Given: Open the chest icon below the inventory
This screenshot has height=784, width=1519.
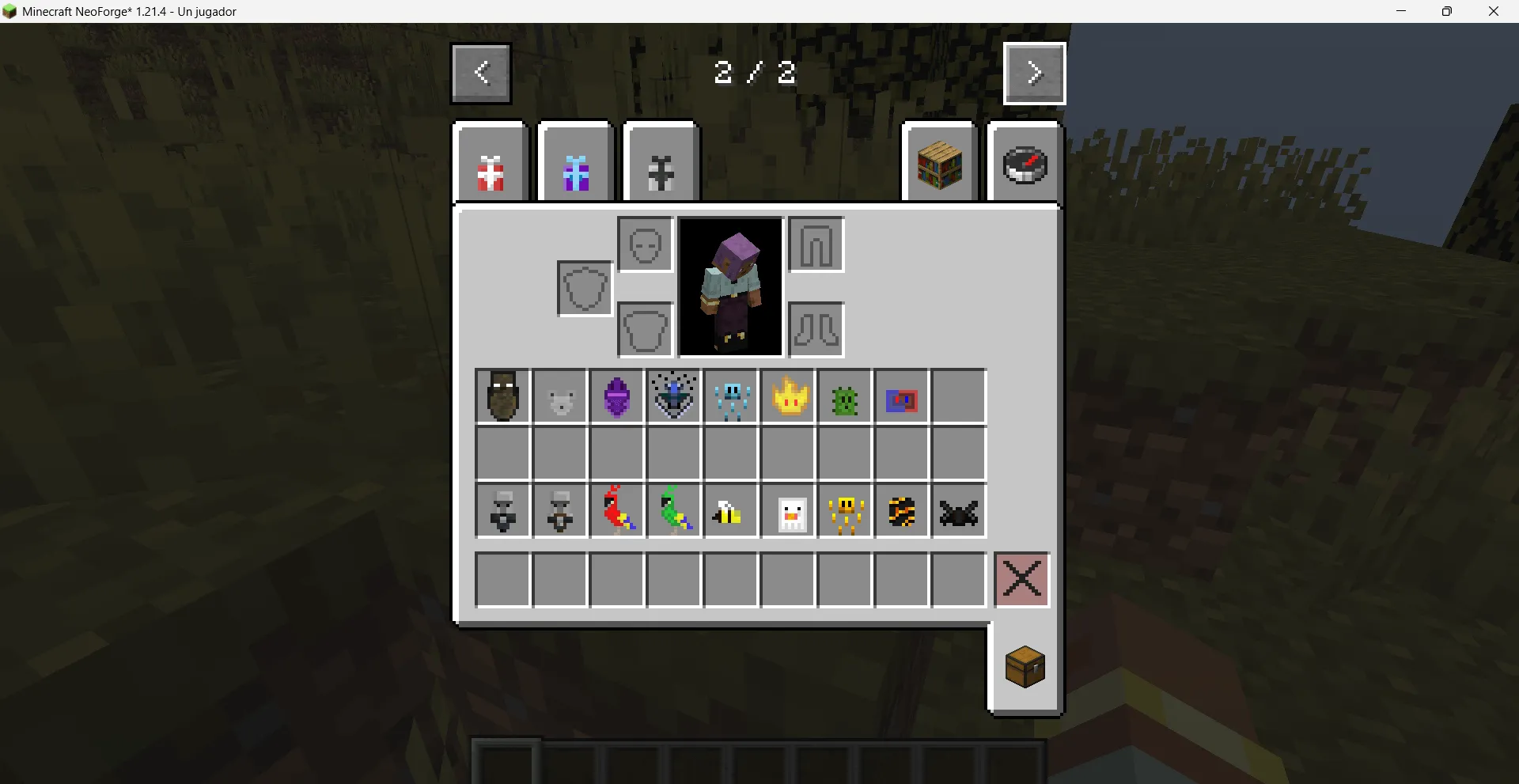Looking at the screenshot, I should click(x=1025, y=667).
